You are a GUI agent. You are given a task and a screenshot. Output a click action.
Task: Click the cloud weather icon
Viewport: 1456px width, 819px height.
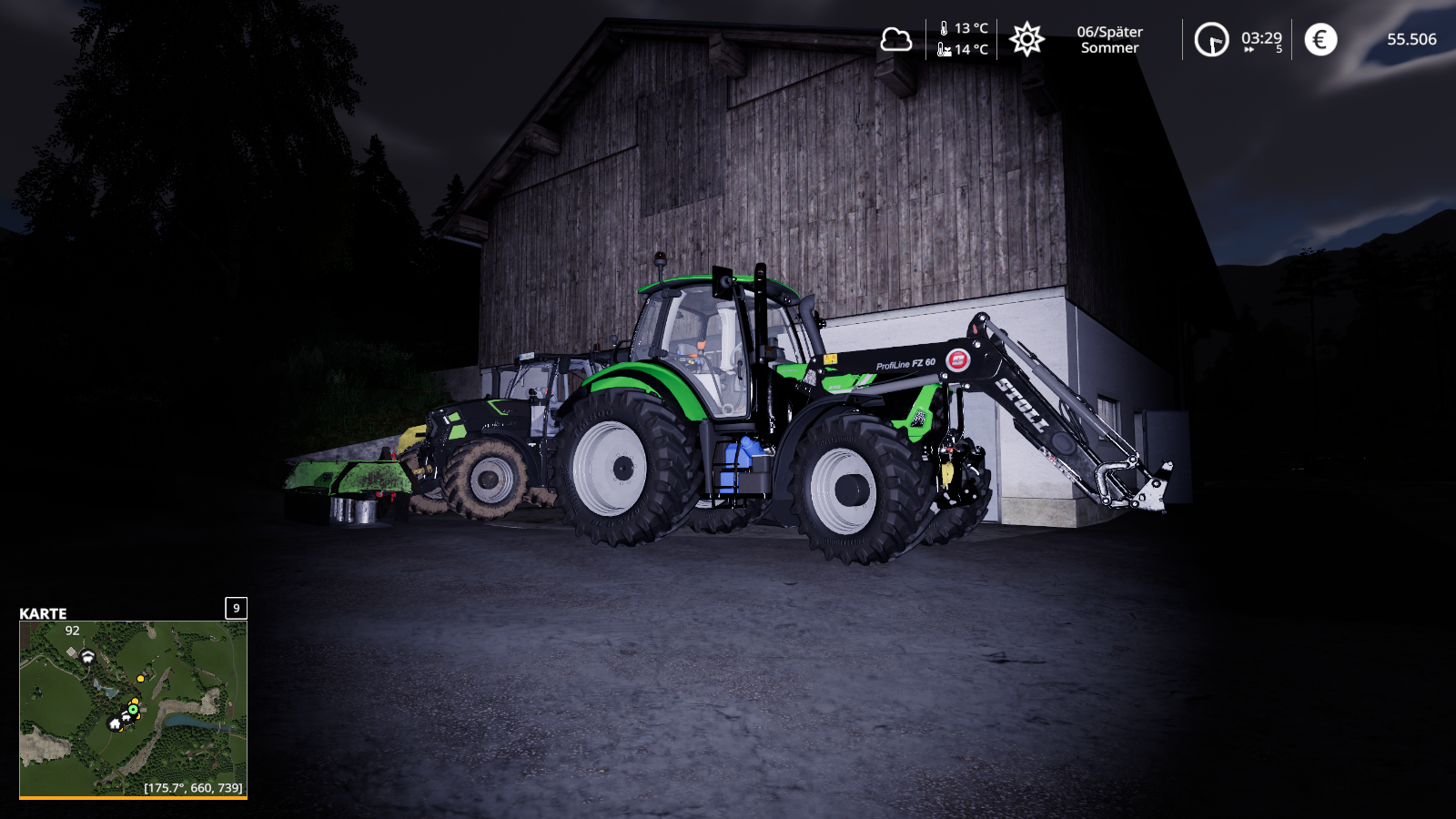click(x=895, y=39)
